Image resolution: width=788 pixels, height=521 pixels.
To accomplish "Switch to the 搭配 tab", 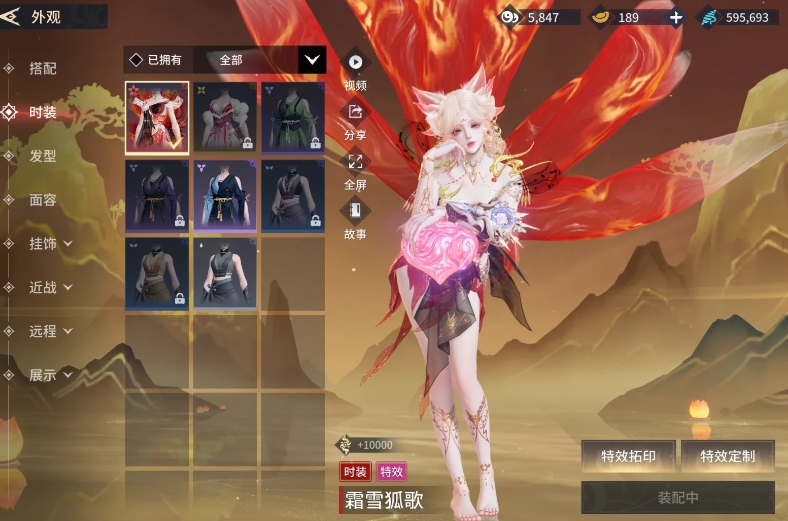I will pyautogui.click(x=43, y=69).
